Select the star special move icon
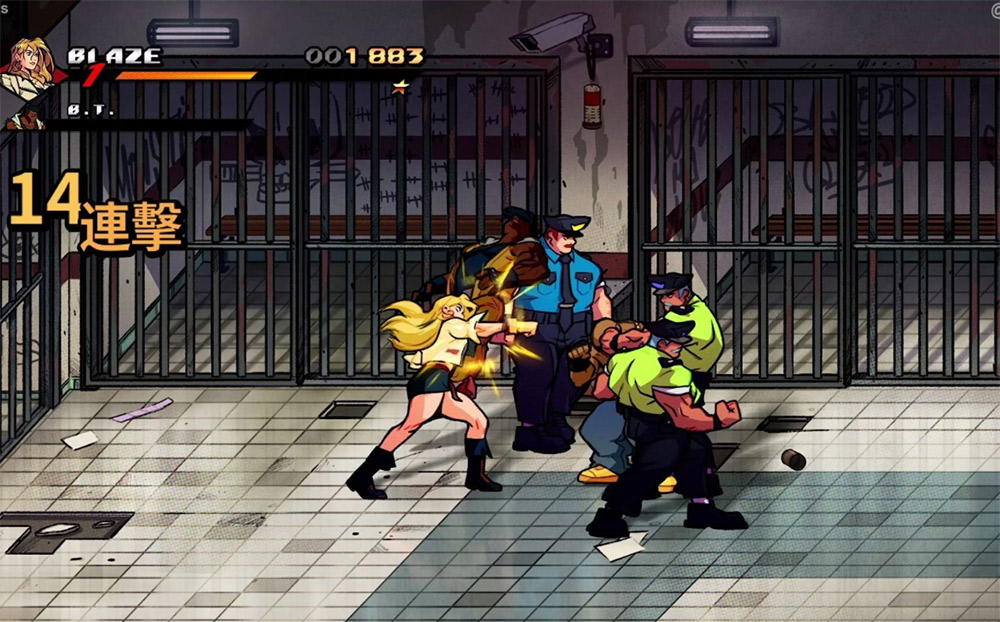 coord(400,87)
